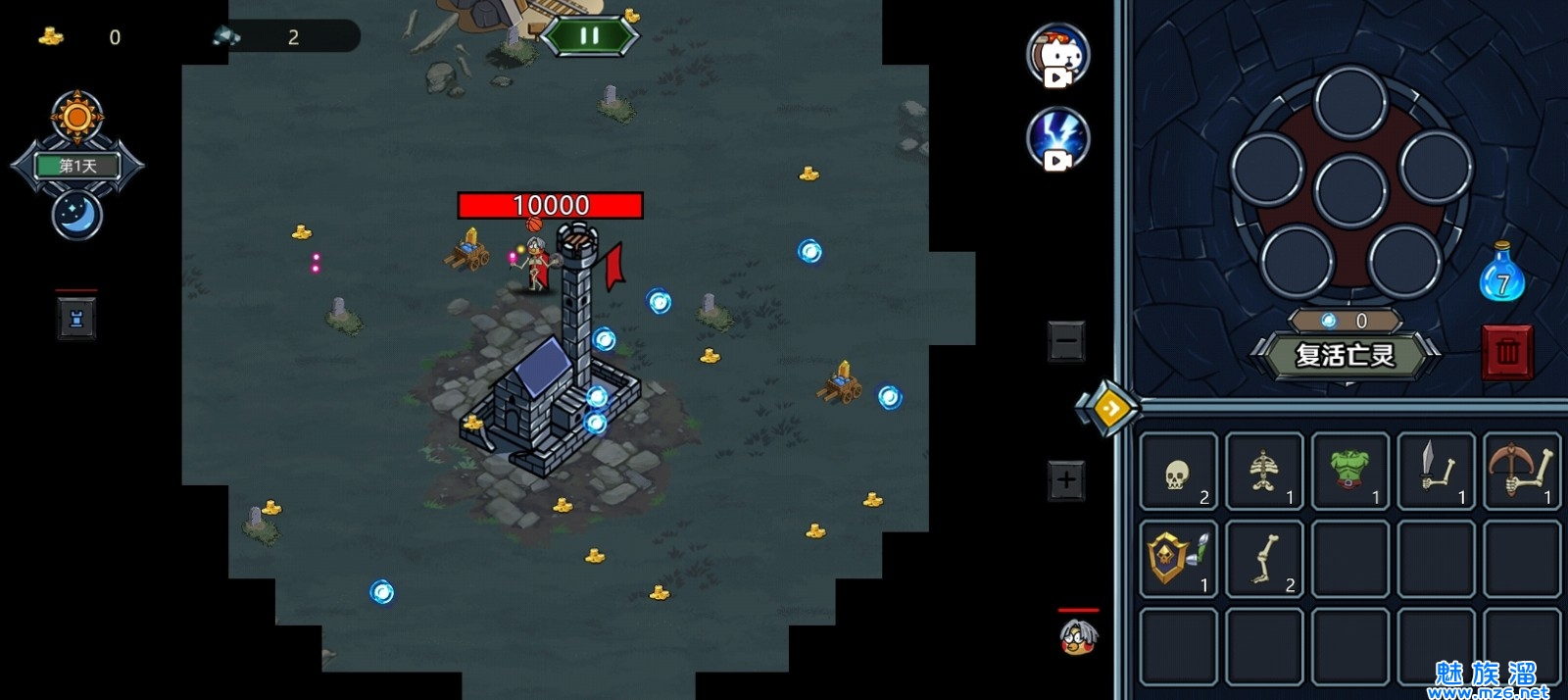Open the day 1 sun-moon cycle indicator
Image resolution: width=1568 pixels, height=700 pixels.
click(77, 166)
